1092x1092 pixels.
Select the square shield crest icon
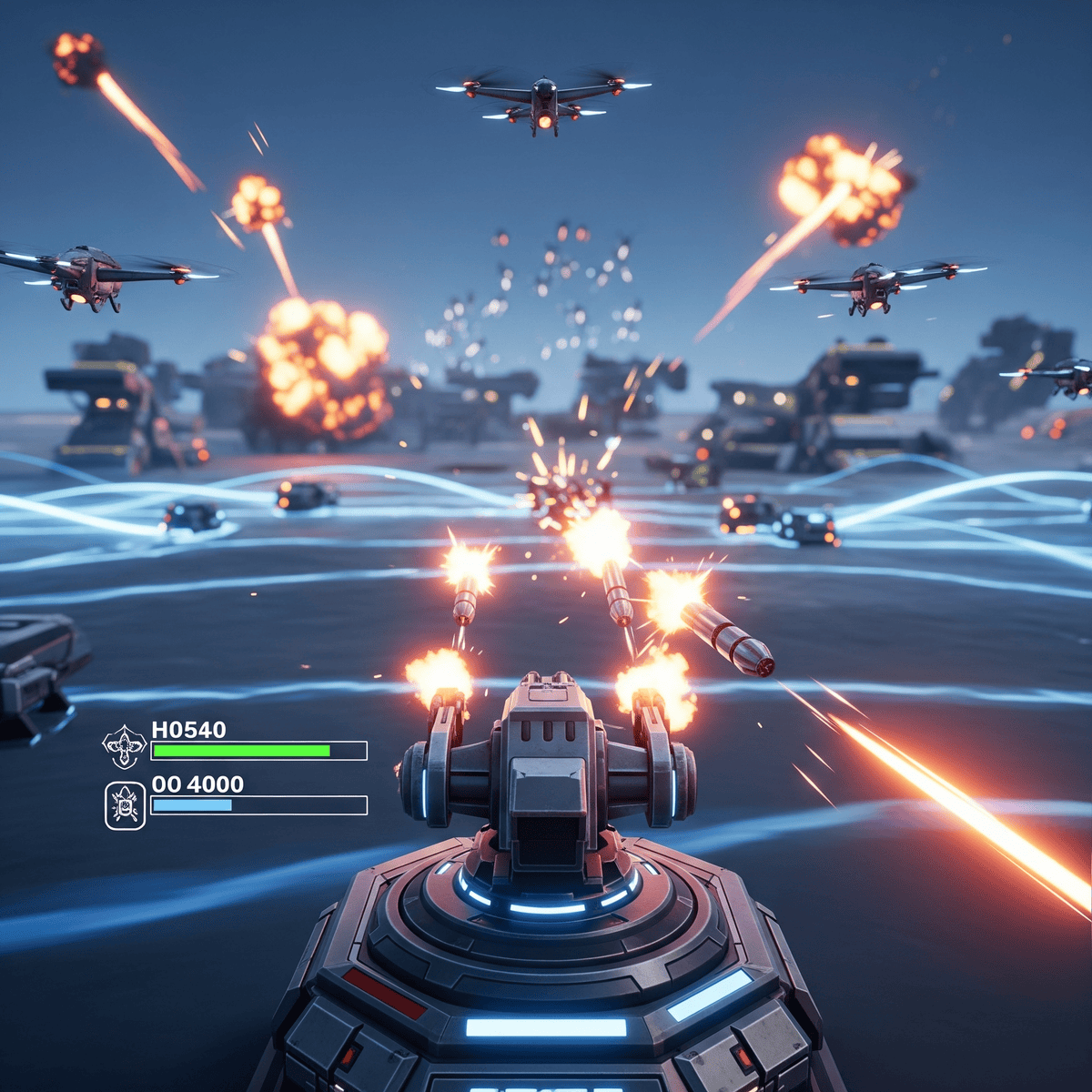(x=125, y=805)
